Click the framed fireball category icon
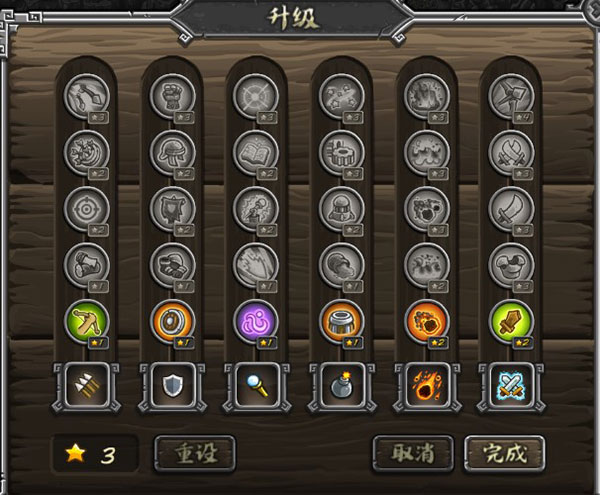600x495 pixels. pos(427,385)
